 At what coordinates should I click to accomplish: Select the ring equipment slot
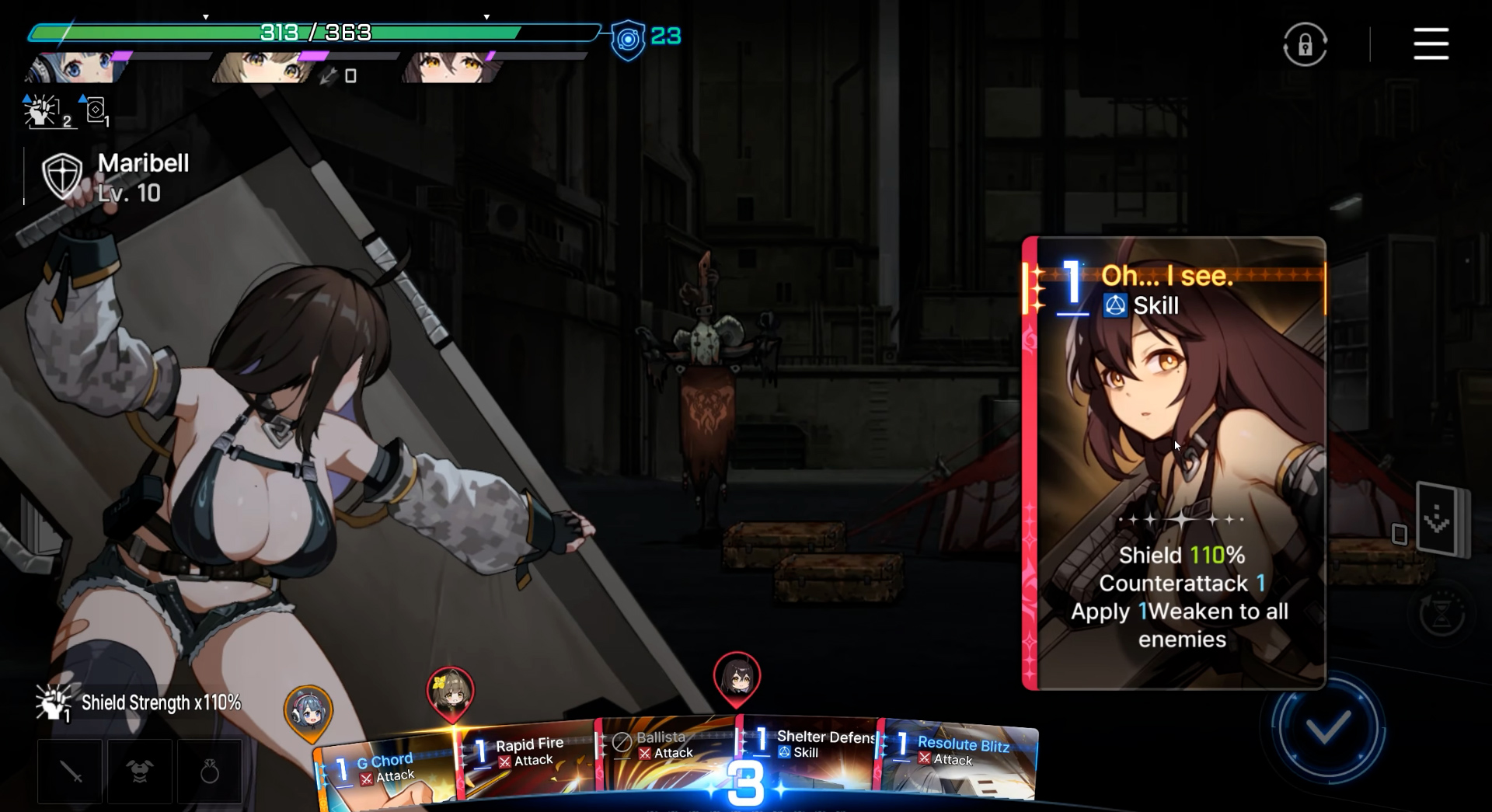click(210, 772)
